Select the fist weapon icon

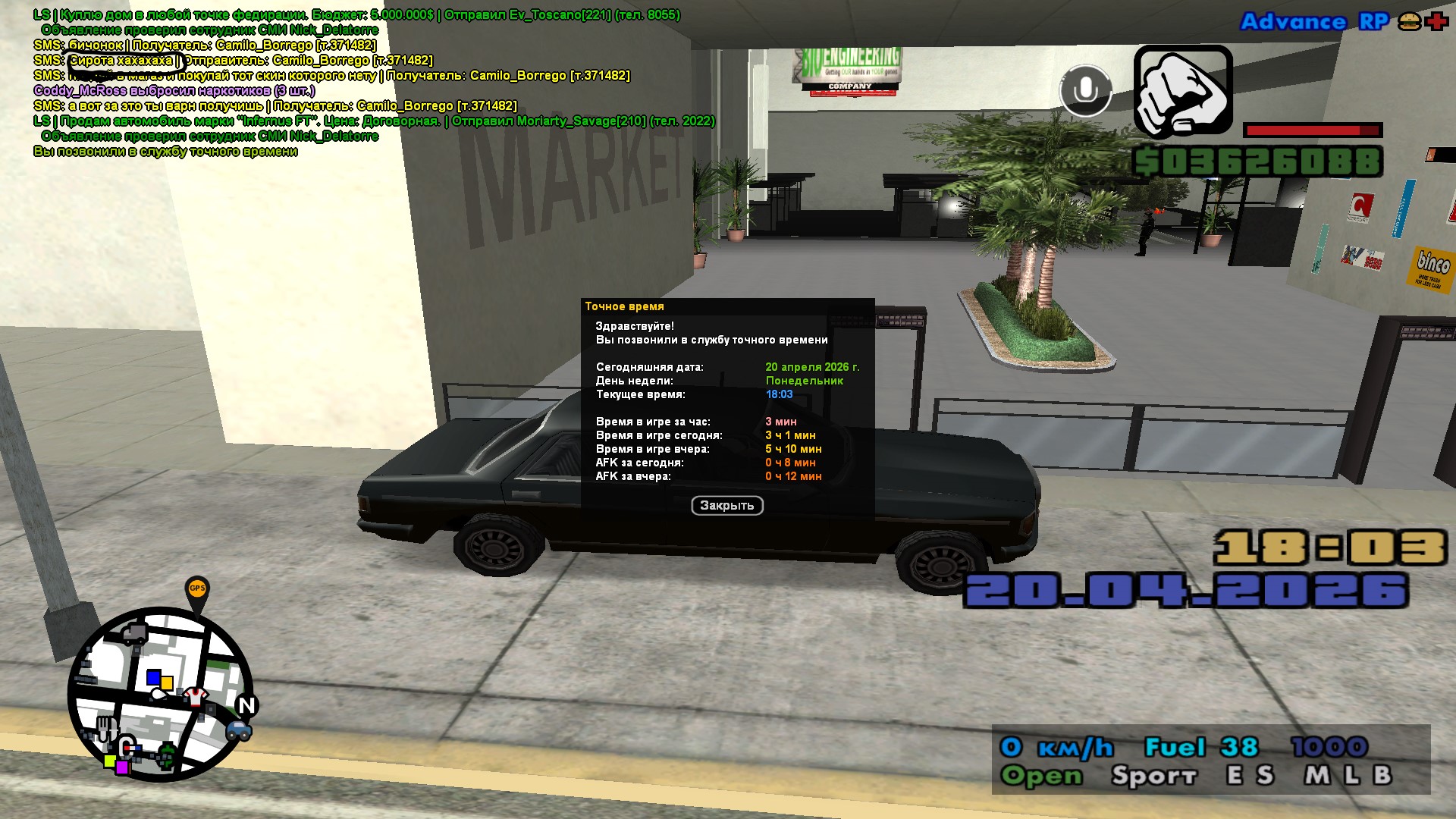tap(1182, 91)
